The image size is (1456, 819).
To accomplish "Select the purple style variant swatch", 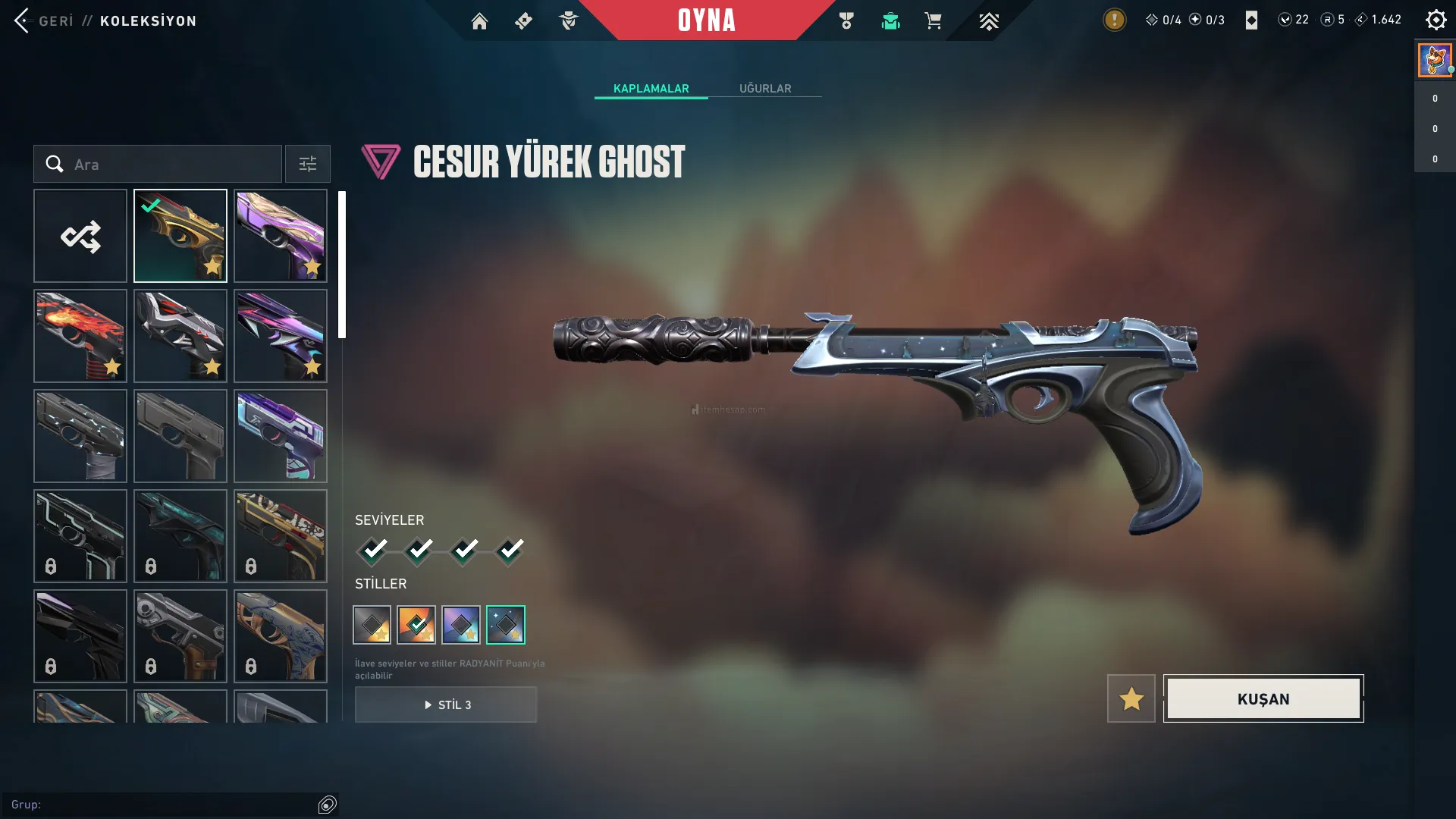I will [x=461, y=625].
